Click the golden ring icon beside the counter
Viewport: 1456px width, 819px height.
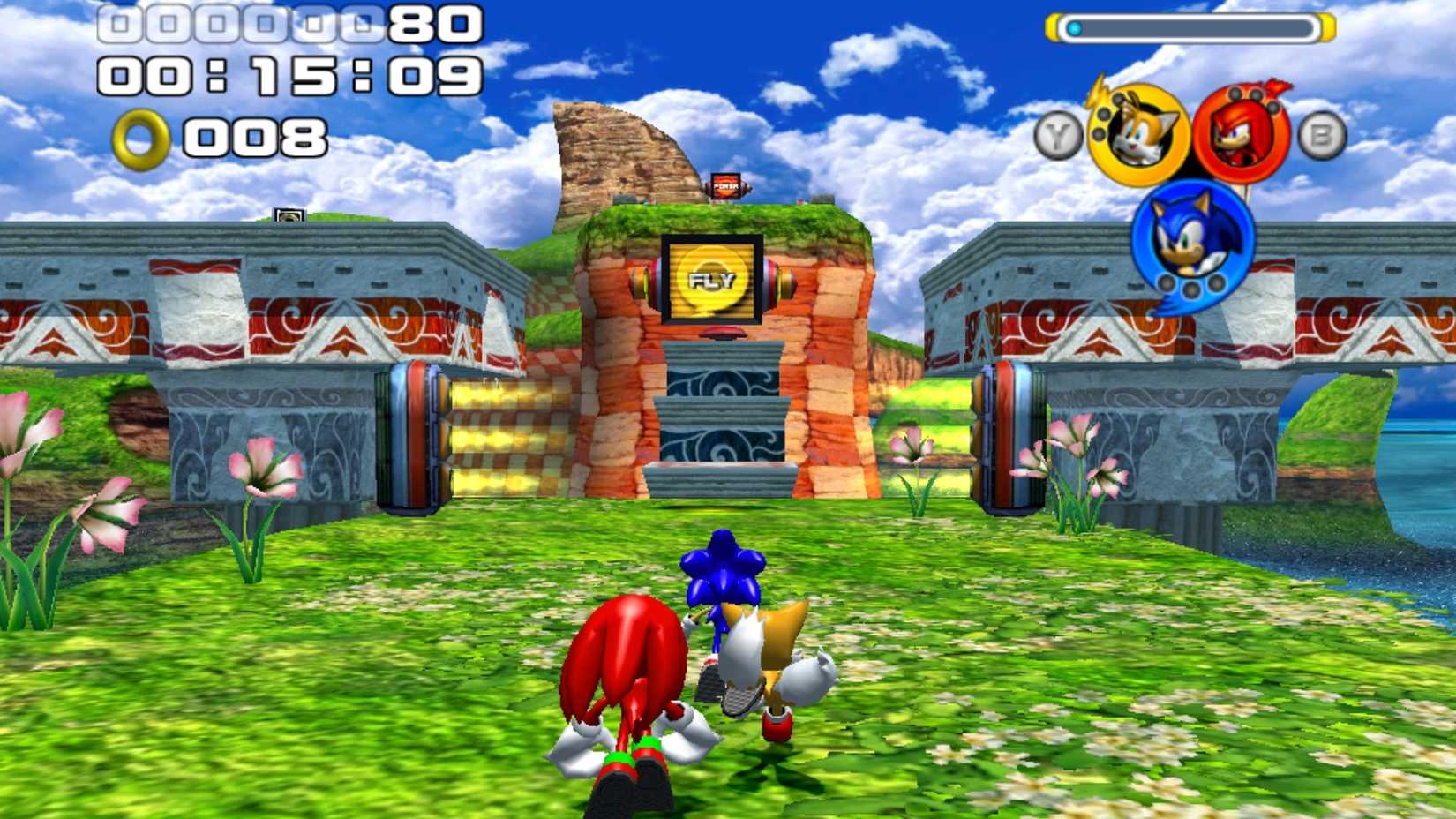(141, 137)
